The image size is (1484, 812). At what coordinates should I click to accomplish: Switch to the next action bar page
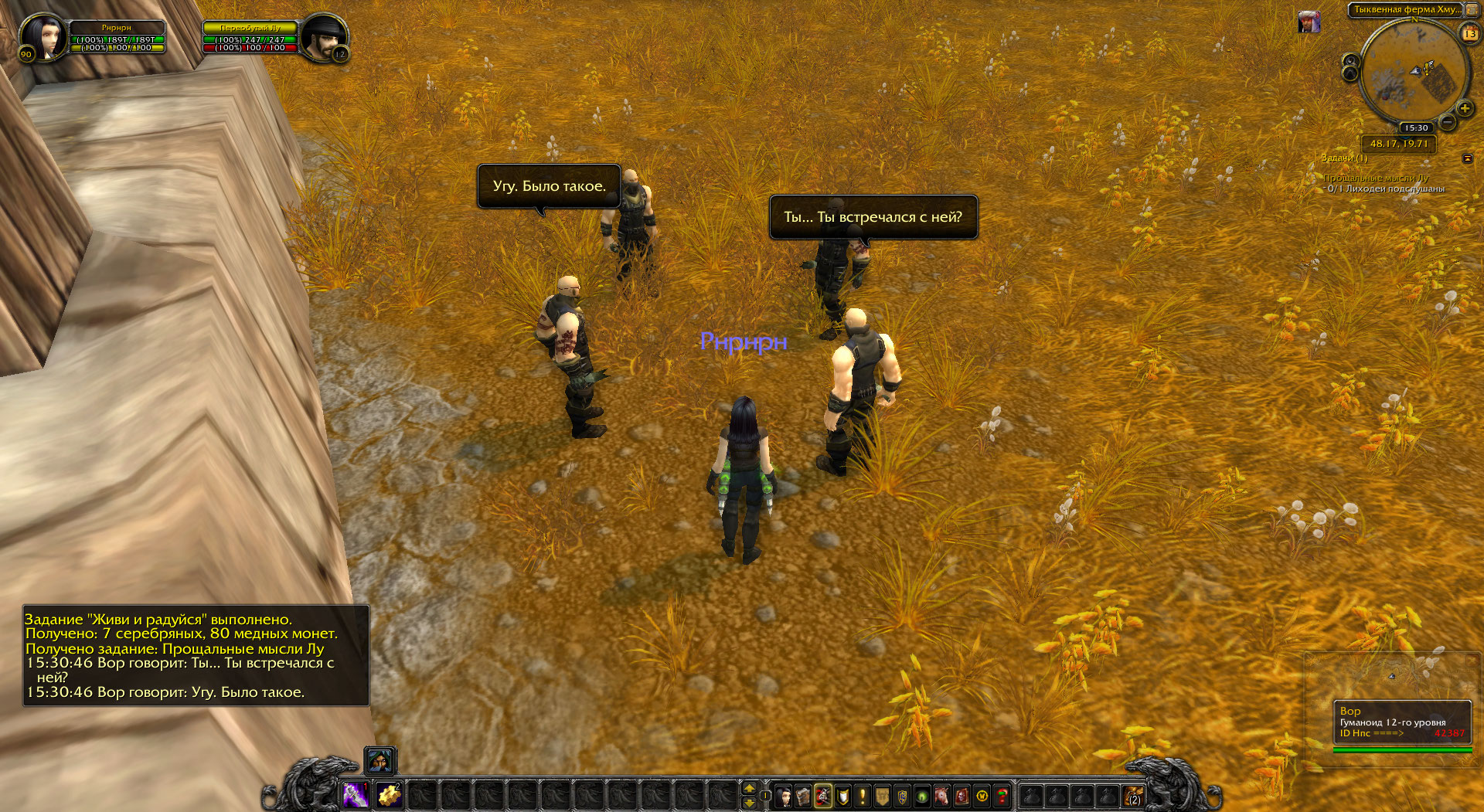[x=748, y=788]
